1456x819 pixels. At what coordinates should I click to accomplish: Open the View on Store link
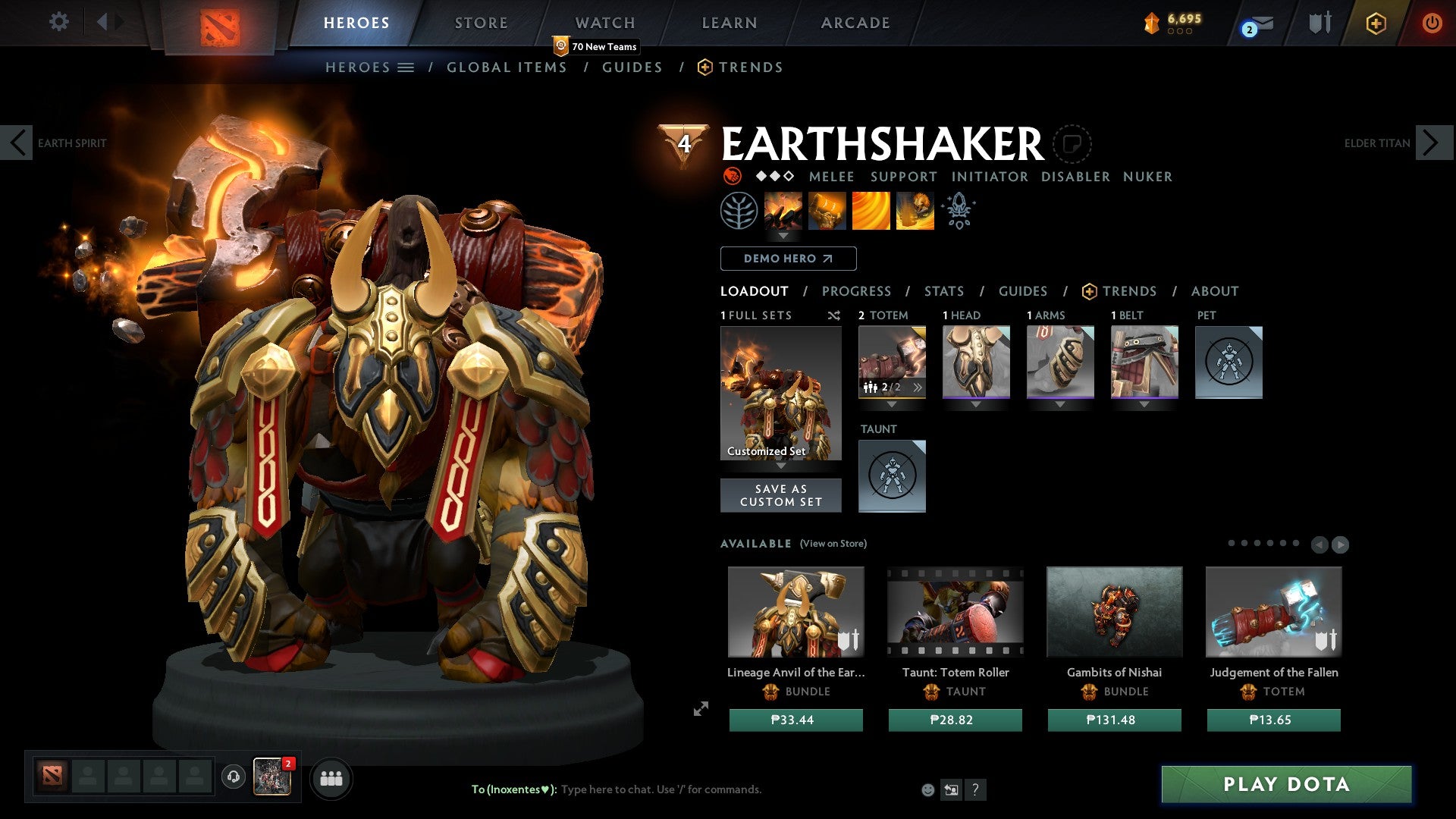coord(833,544)
